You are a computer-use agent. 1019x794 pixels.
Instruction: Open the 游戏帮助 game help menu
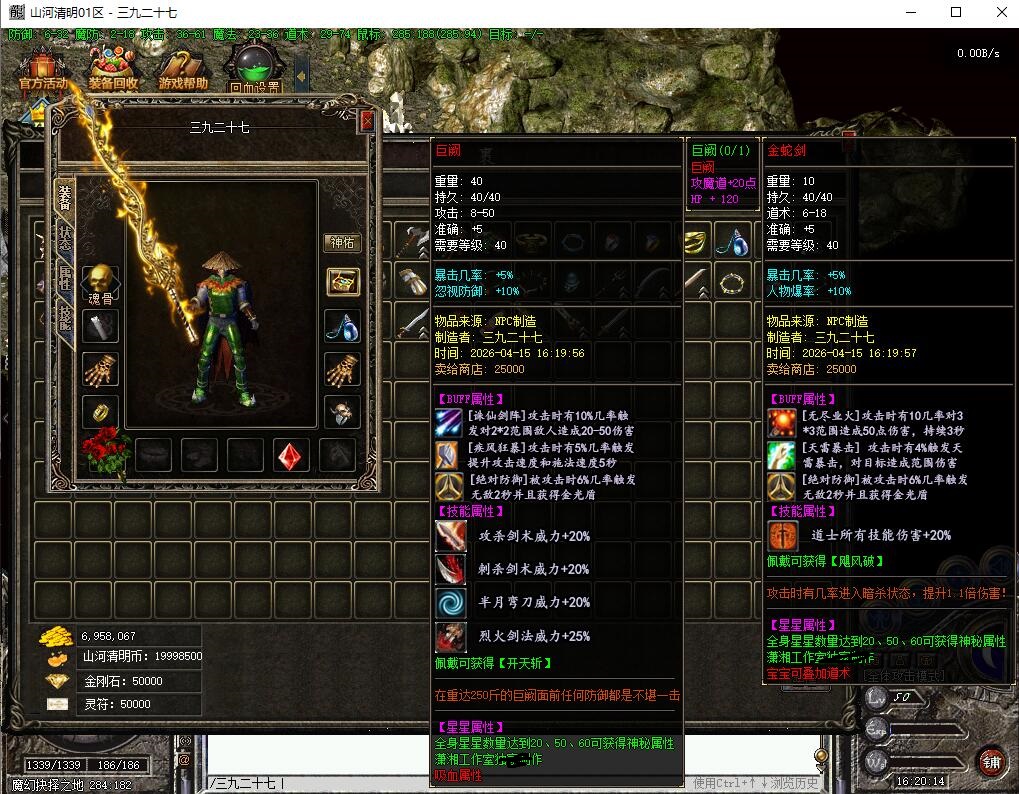(x=183, y=72)
